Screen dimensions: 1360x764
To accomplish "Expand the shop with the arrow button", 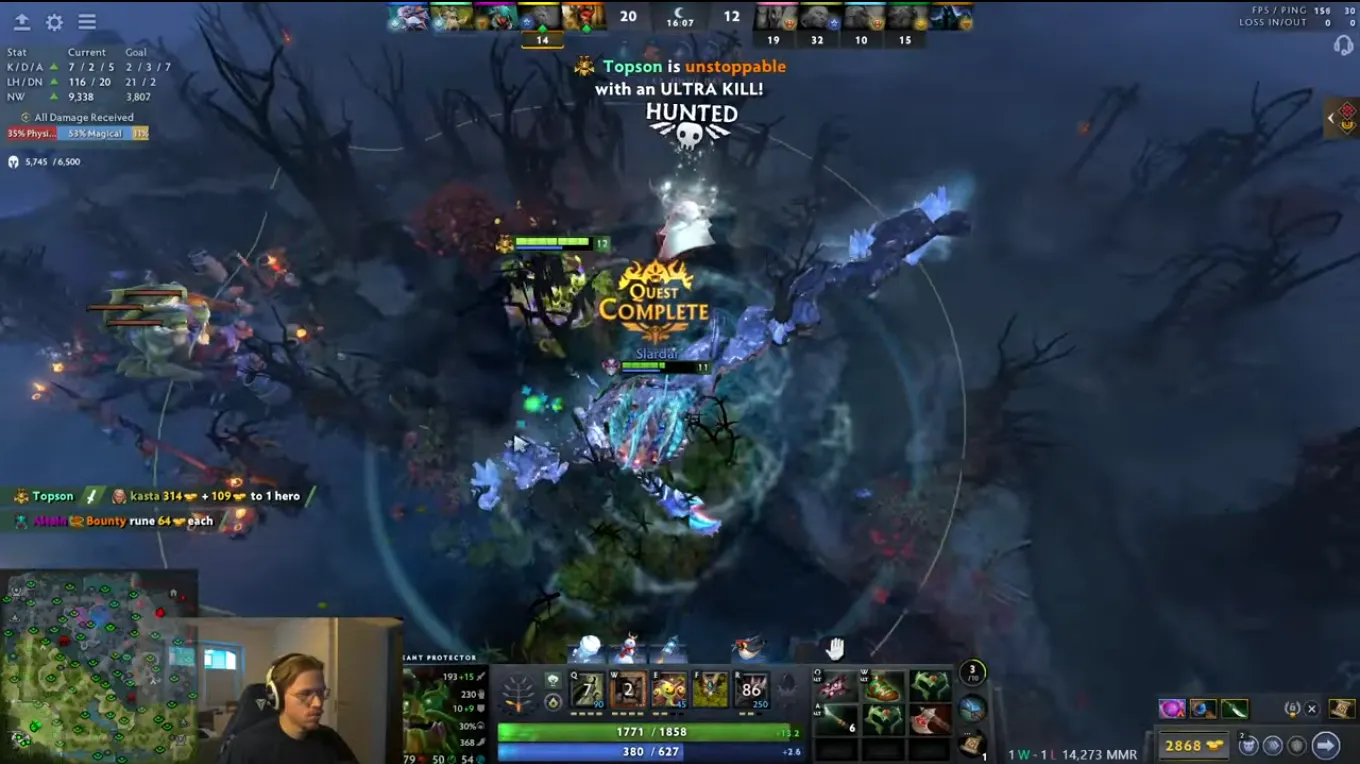I will pos(1327,745).
